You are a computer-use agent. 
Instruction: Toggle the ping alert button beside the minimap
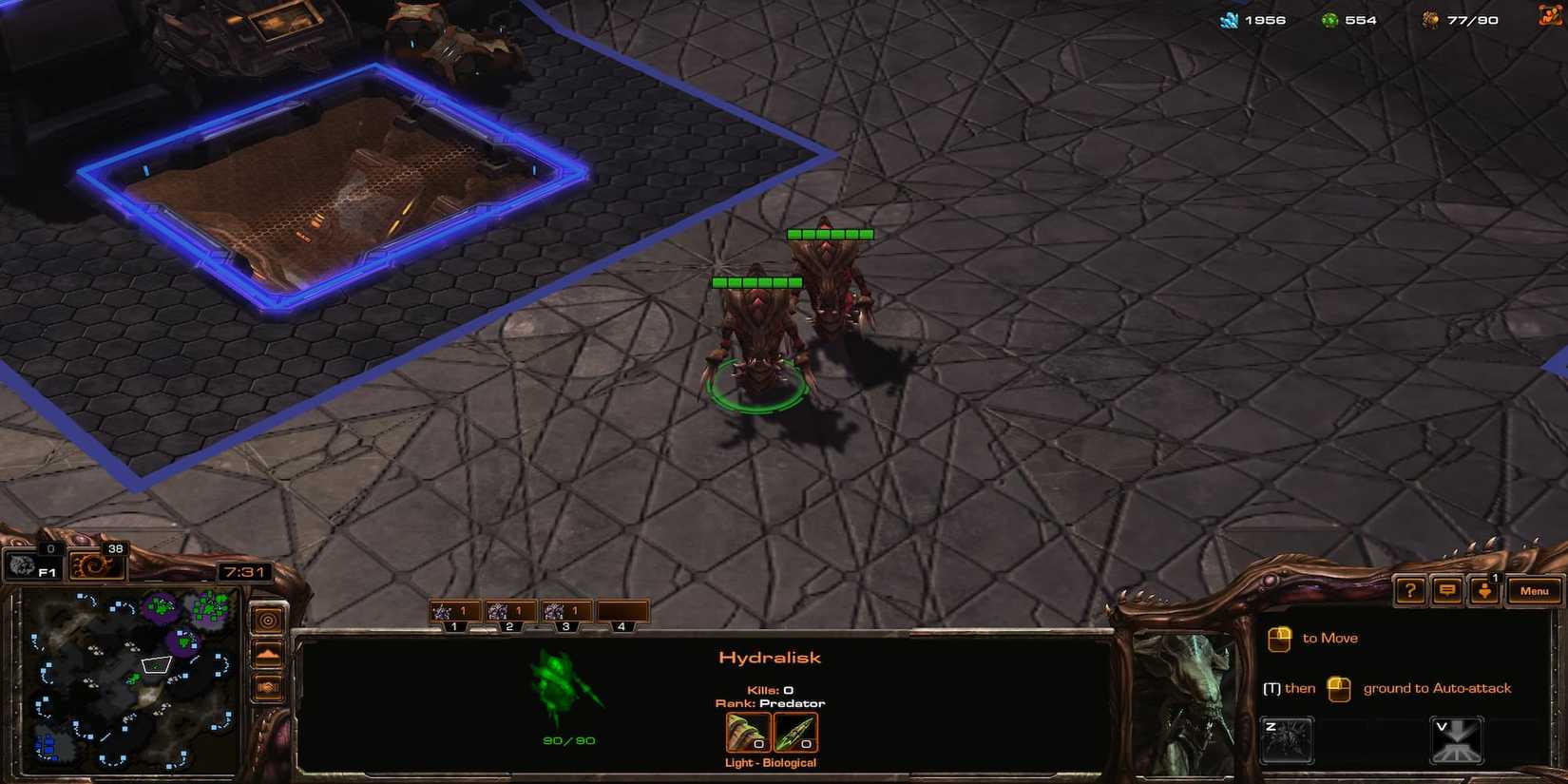tap(267, 618)
